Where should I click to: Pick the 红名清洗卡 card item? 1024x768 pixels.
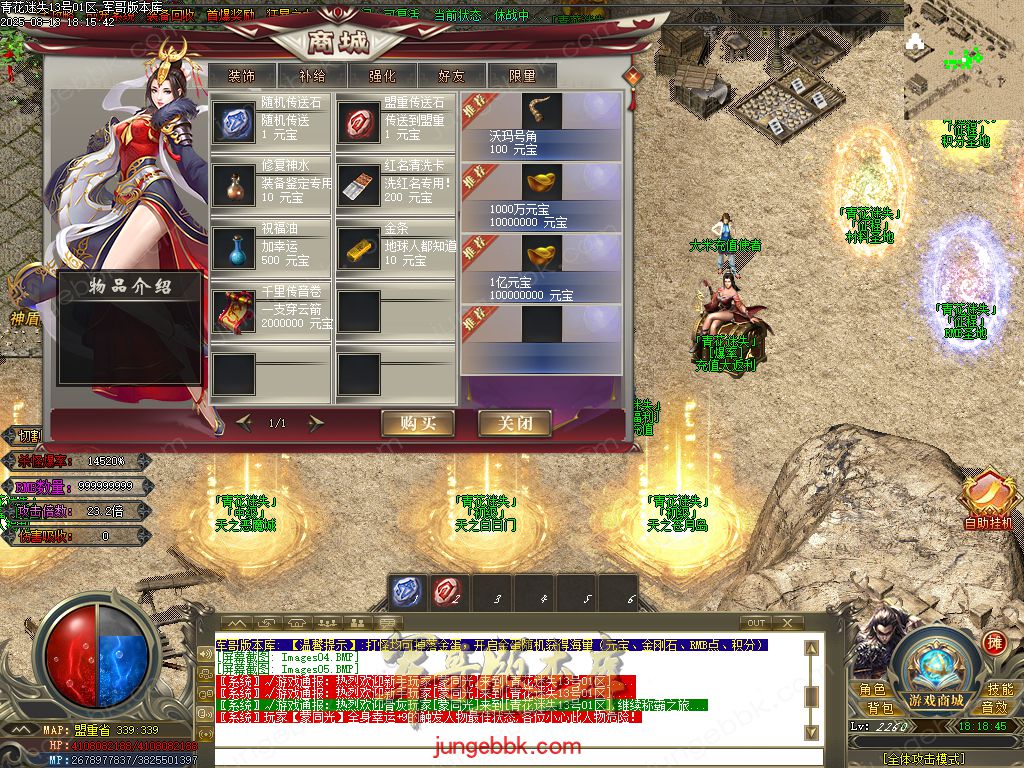click(x=358, y=185)
